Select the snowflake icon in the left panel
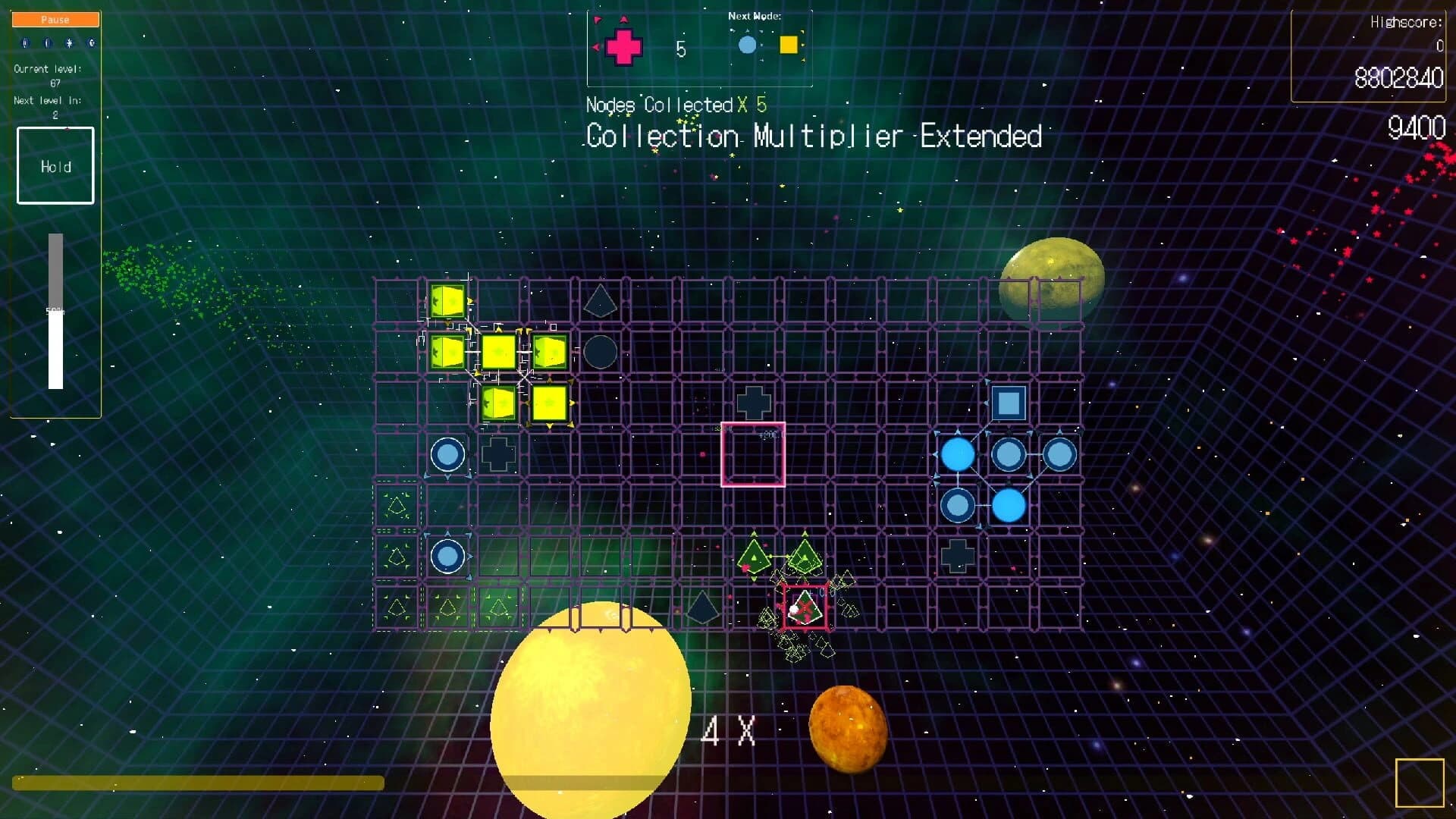This screenshot has height=819, width=1456. (68, 42)
